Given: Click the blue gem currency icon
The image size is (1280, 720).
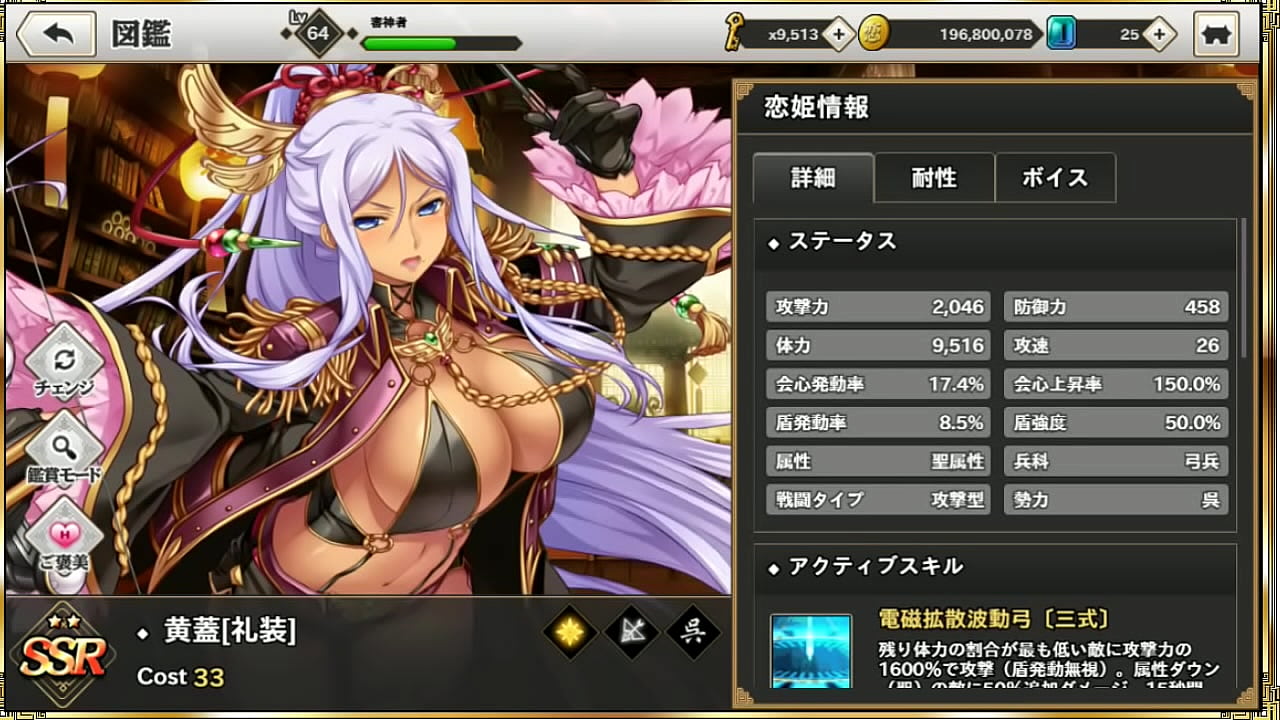Looking at the screenshot, I should point(1061,33).
